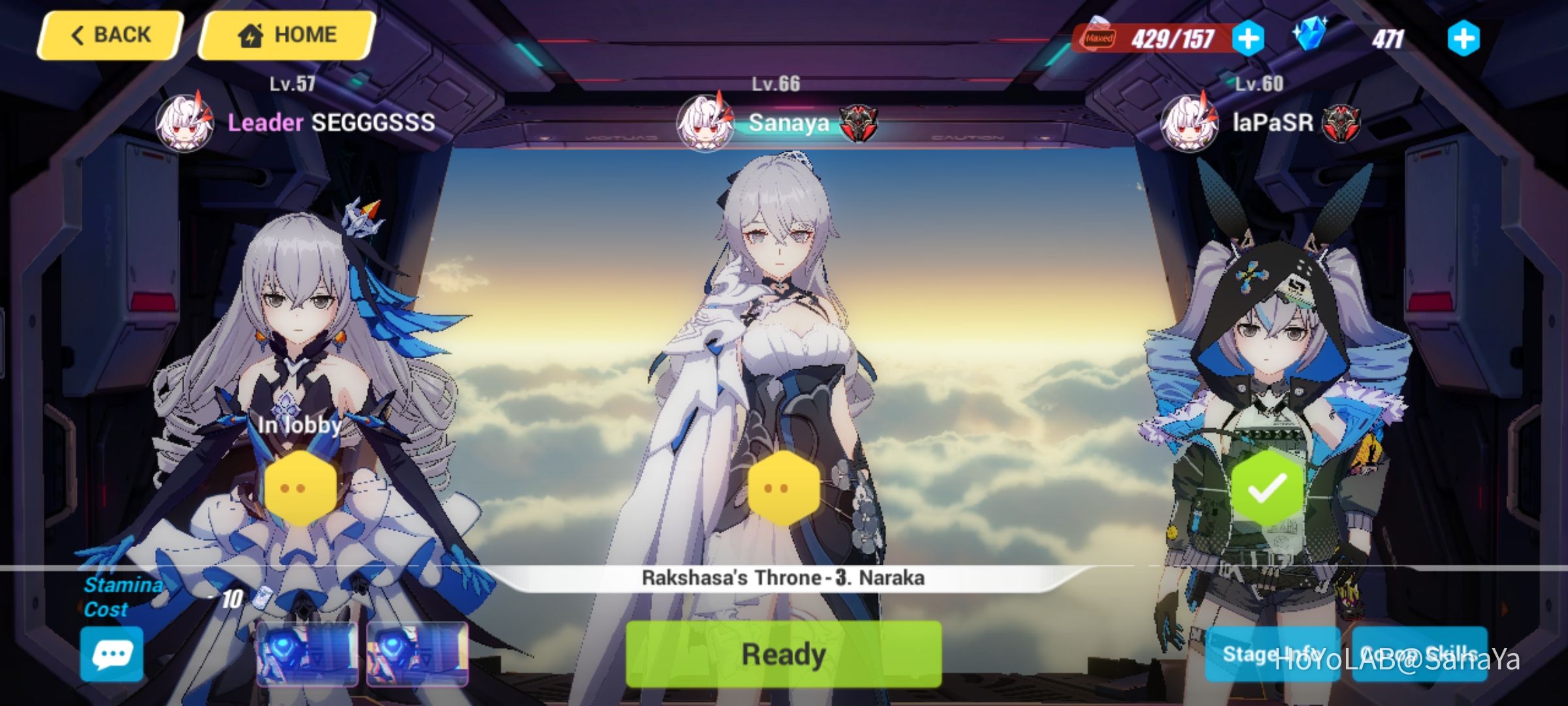
Task: Check the 429/157 stamina gauge
Action: coord(1173,39)
